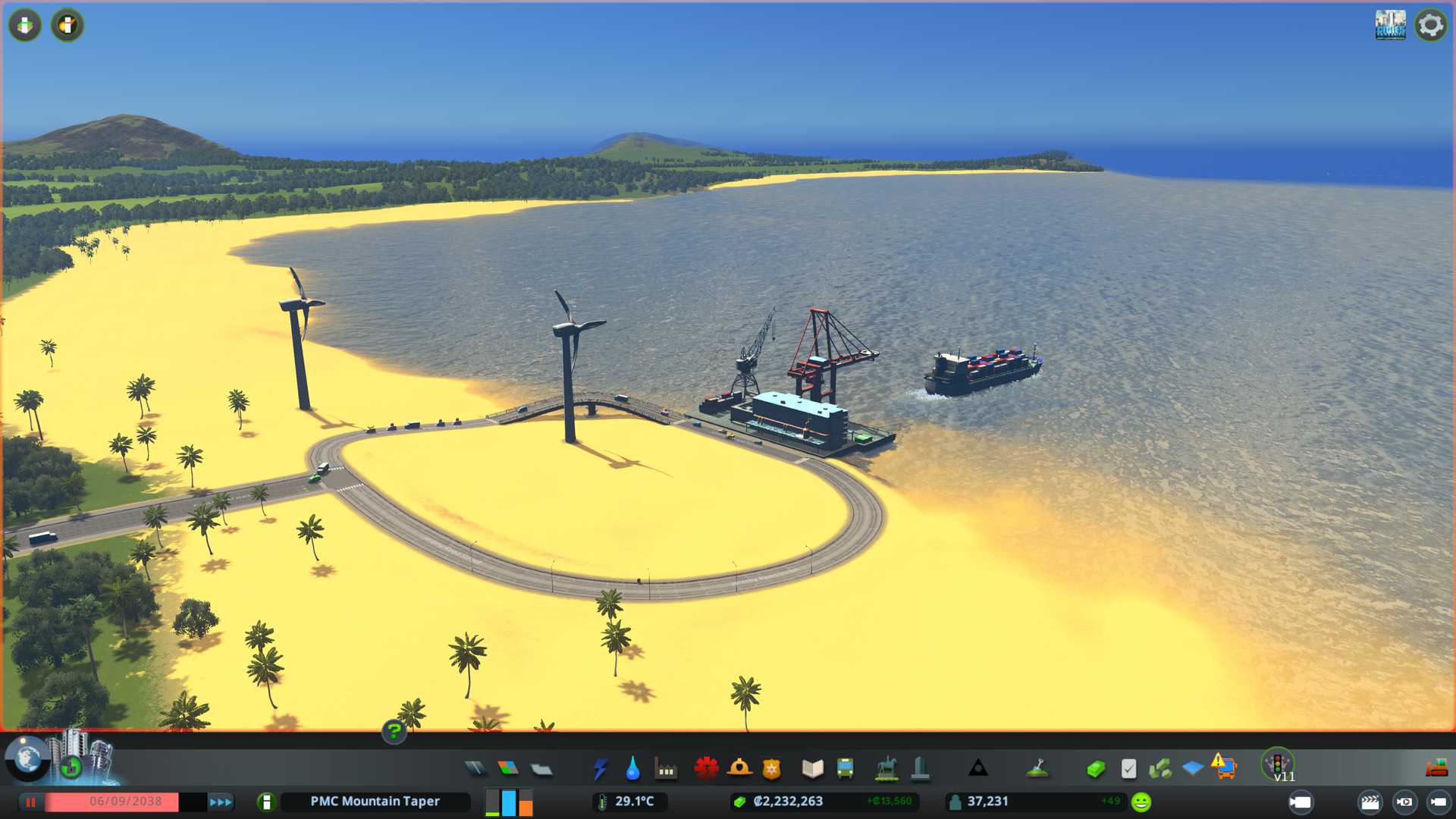Open the city policies checklist
This screenshot has width=1456, height=819.
[x=1128, y=769]
